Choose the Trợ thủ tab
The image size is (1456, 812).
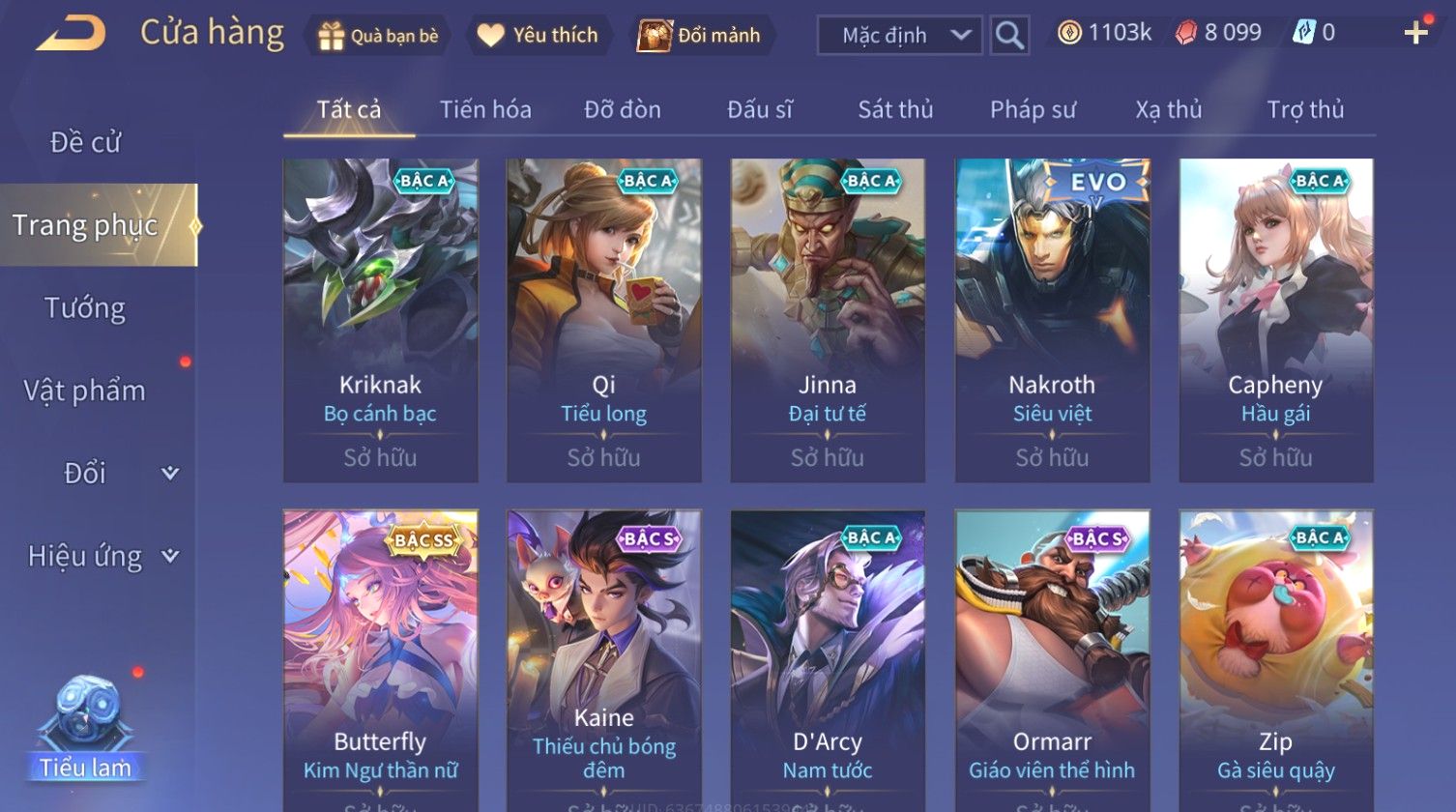click(x=1305, y=110)
